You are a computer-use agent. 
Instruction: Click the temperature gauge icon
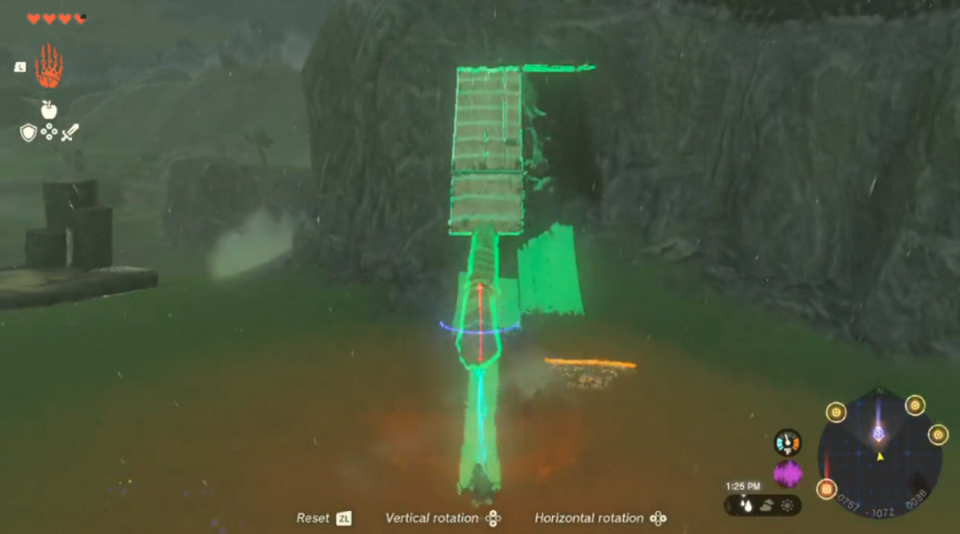pos(787,442)
